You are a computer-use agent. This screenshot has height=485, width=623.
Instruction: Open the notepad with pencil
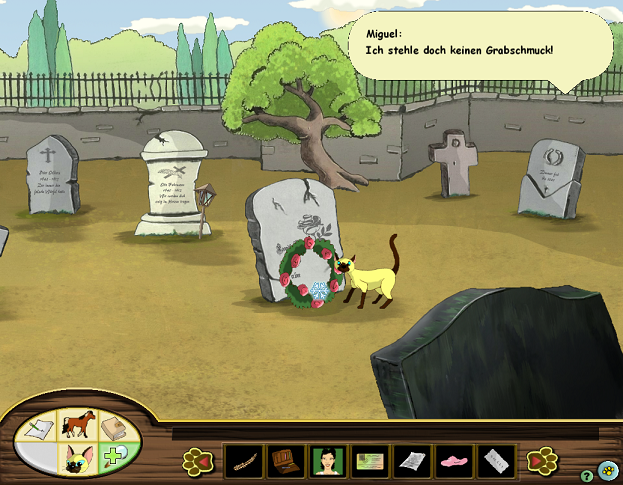[x=38, y=429]
